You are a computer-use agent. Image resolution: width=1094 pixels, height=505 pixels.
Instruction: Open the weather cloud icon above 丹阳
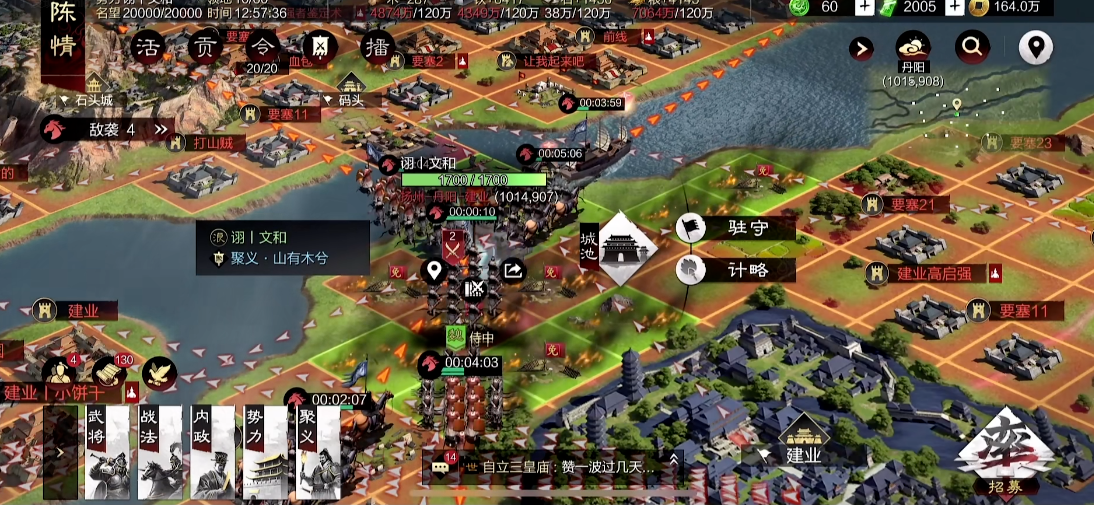(x=913, y=47)
